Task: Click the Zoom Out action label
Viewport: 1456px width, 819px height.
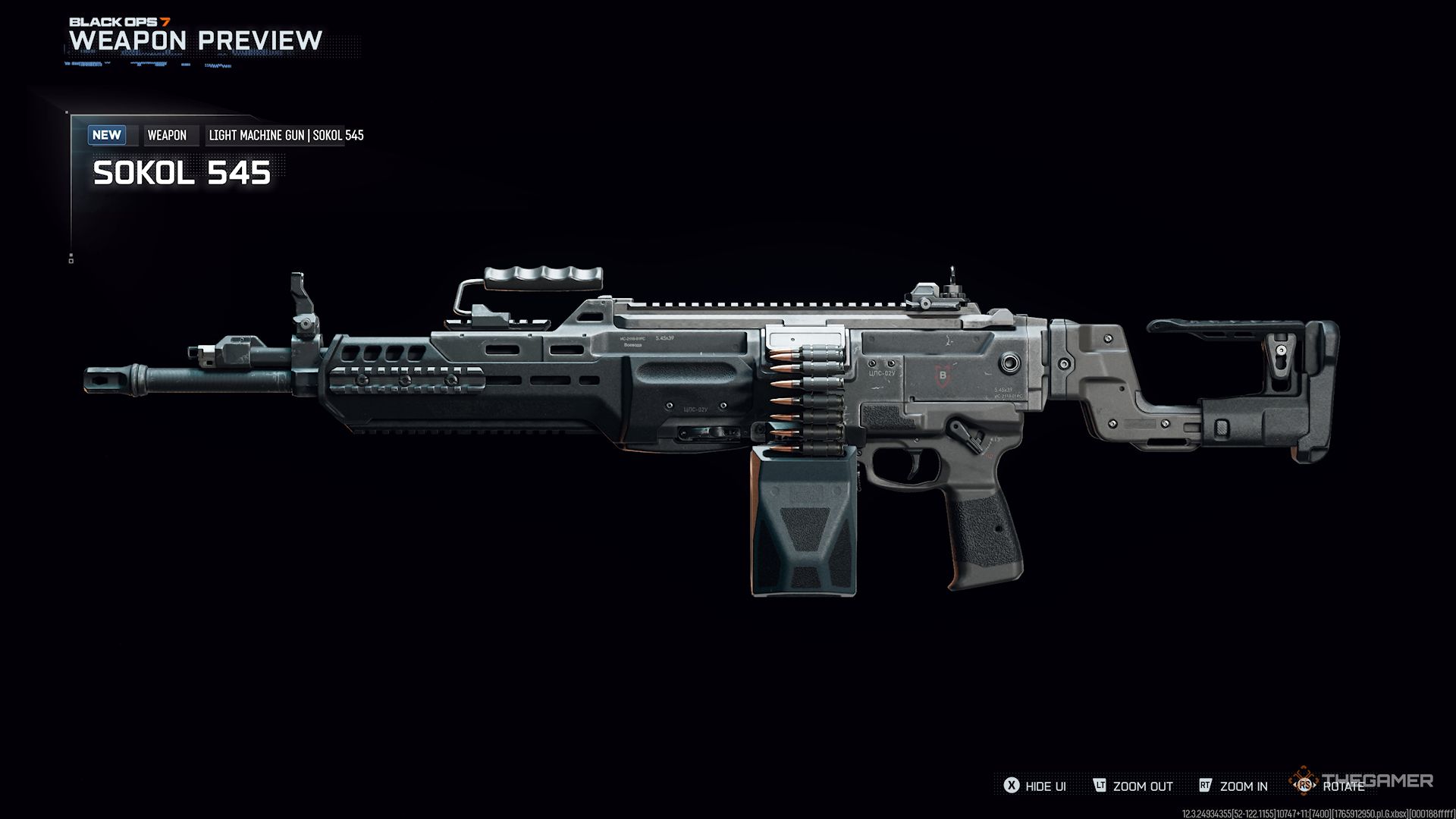Action: click(1142, 786)
